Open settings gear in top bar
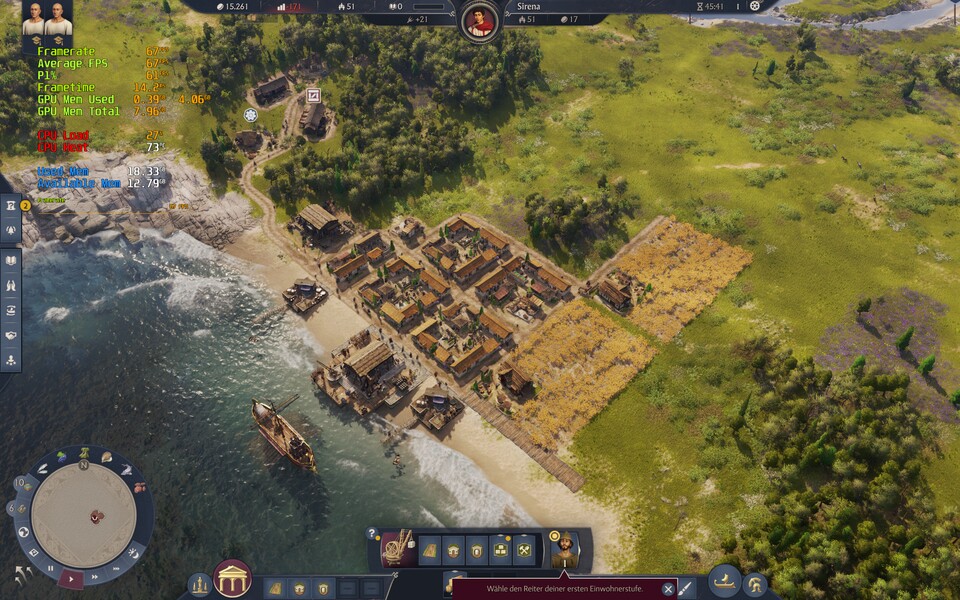This screenshot has width=960, height=600. pos(754,6)
